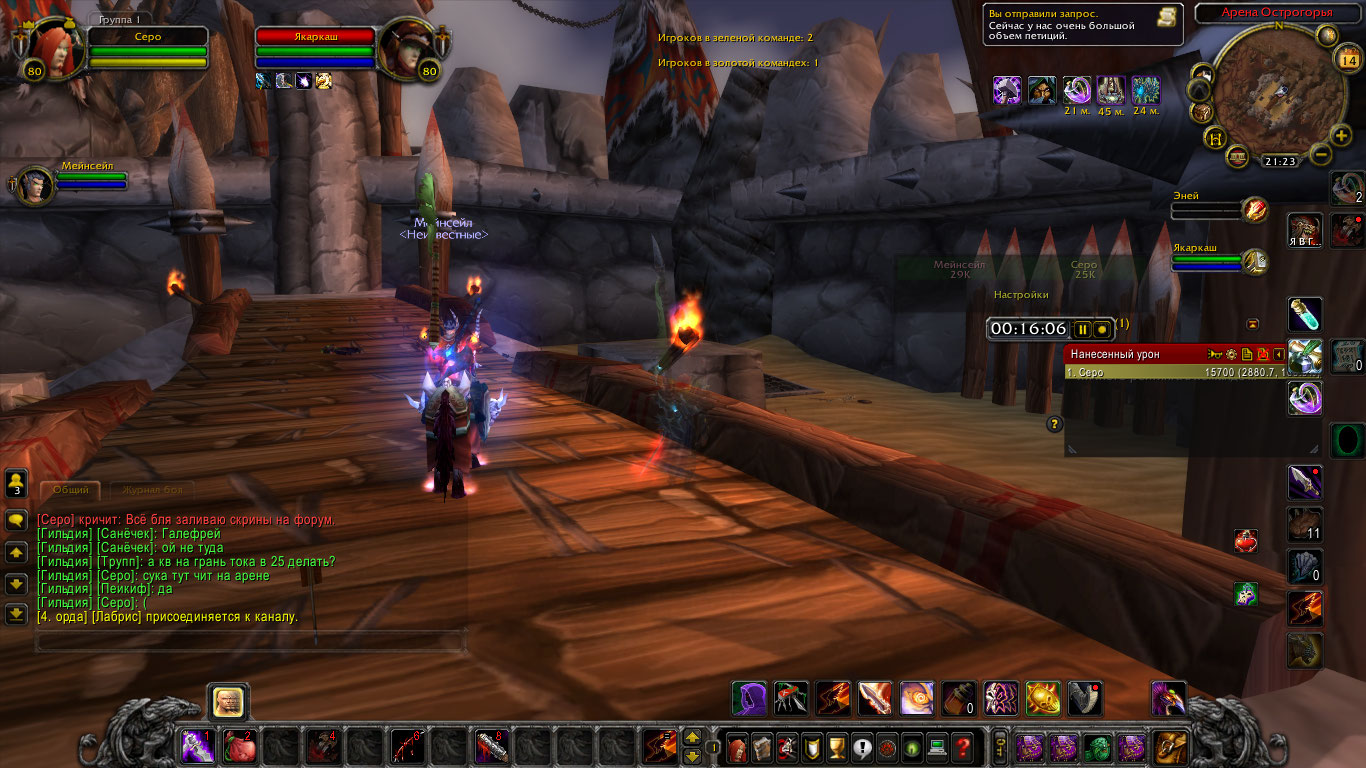
Task: Open the green bag slot
Action: [1097, 747]
